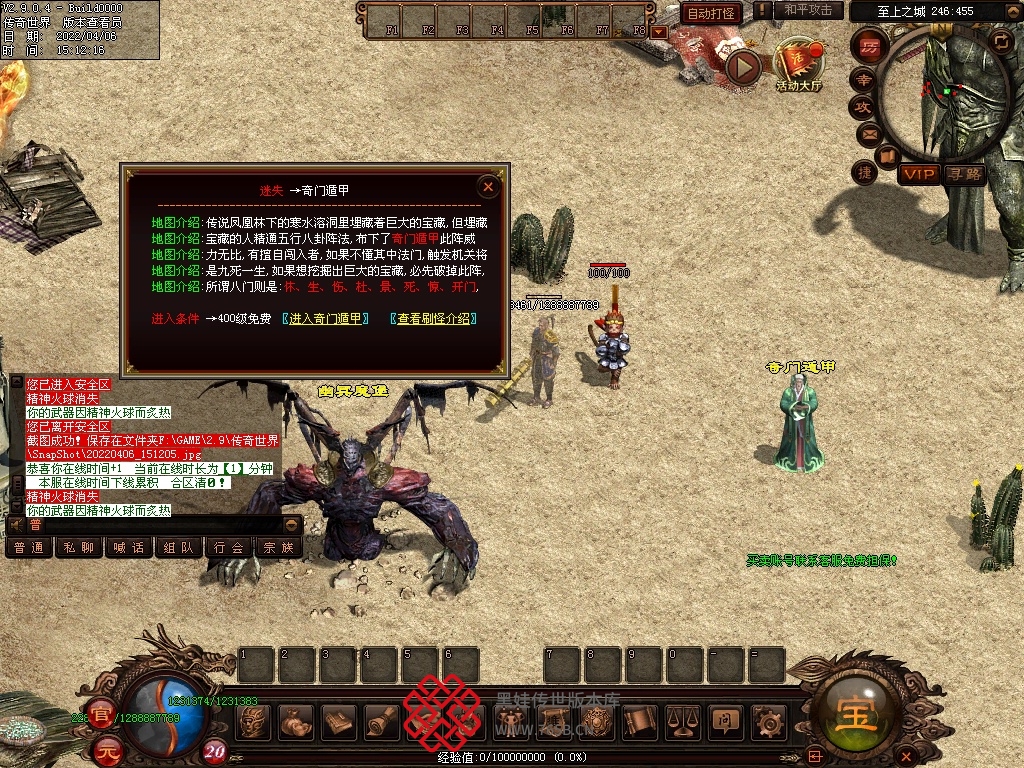The height and width of the screenshot is (768, 1024).
Task: Open the 行会 guild chat tab
Action: pyautogui.click(x=229, y=548)
